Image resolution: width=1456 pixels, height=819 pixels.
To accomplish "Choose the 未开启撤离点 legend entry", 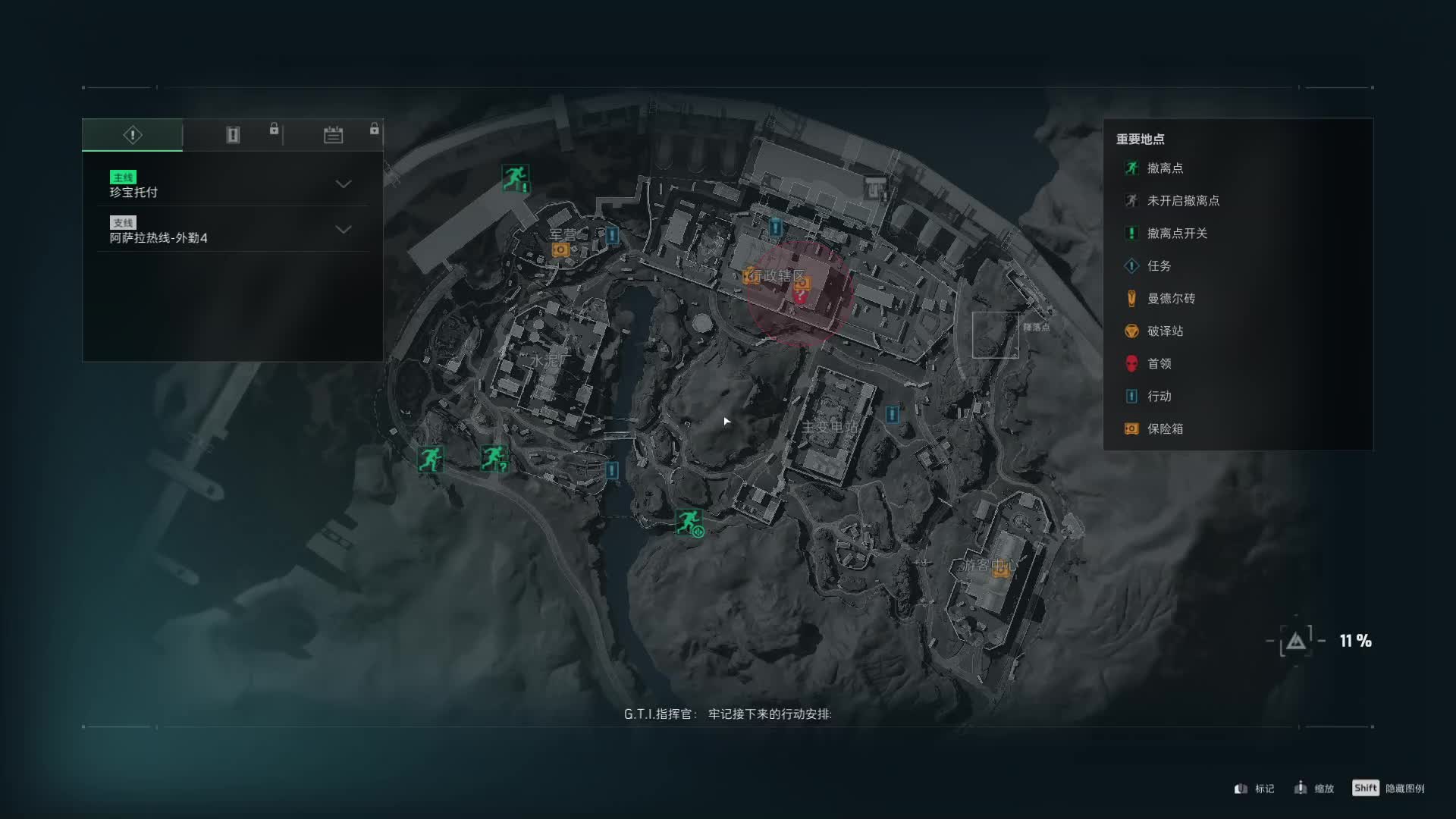I will pos(1182,201).
